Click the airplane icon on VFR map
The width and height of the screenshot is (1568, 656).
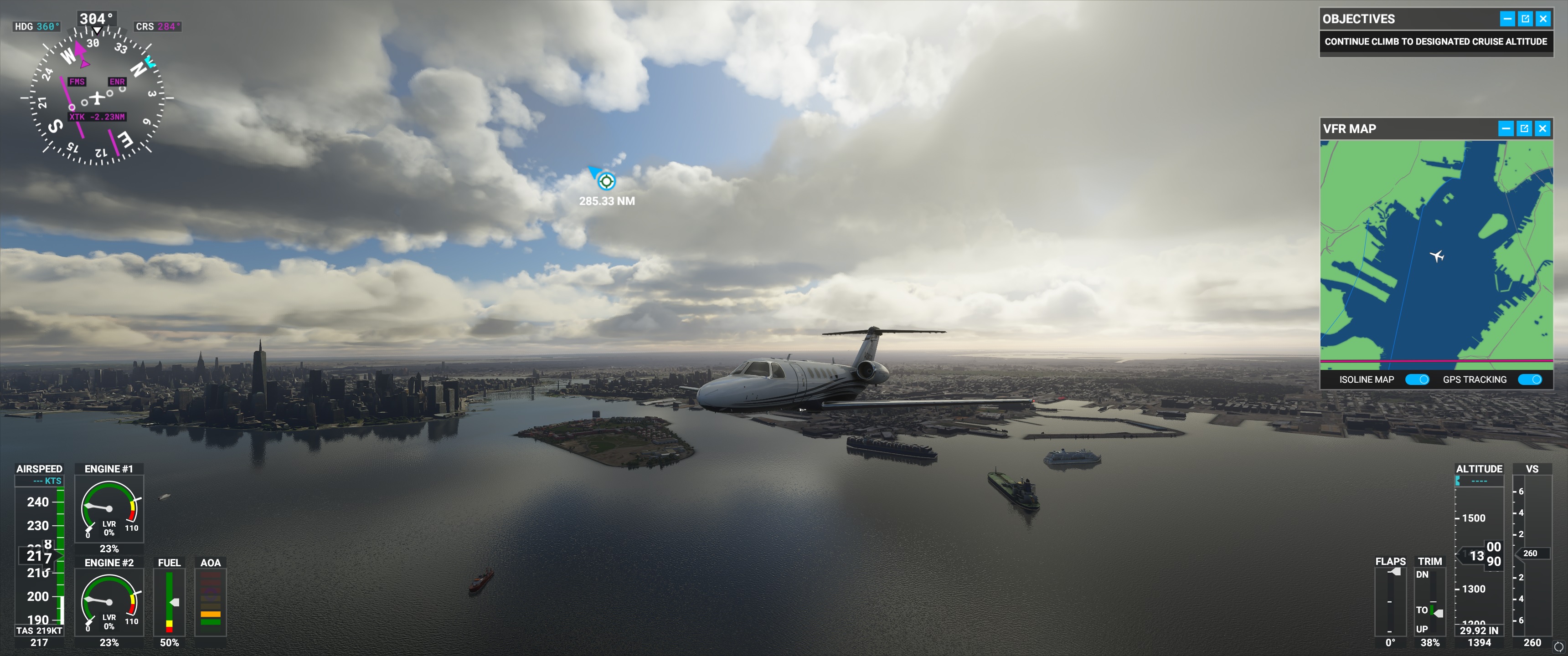point(1437,256)
